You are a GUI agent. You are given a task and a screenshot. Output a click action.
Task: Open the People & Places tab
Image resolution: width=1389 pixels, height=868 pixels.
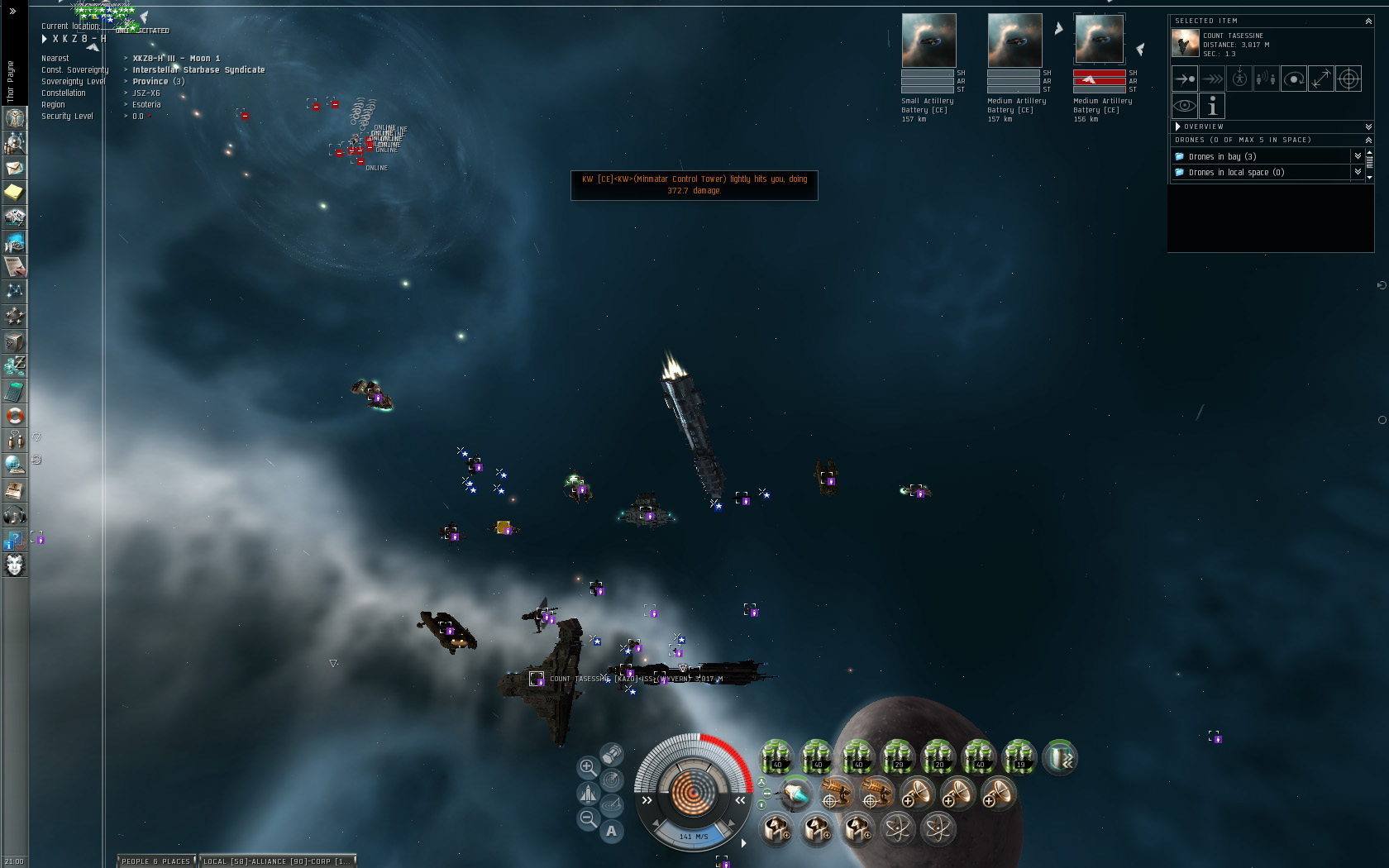coord(156,861)
